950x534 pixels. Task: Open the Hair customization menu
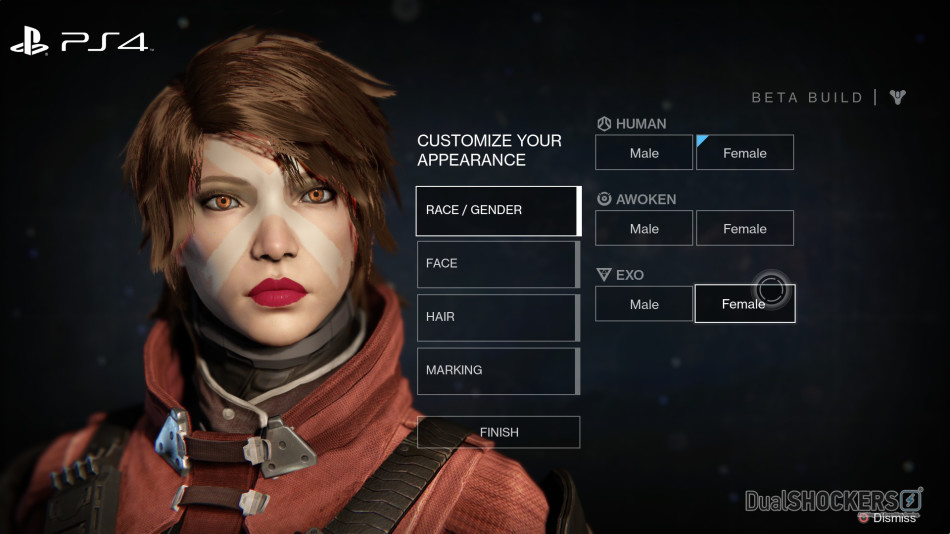point(497,317)
